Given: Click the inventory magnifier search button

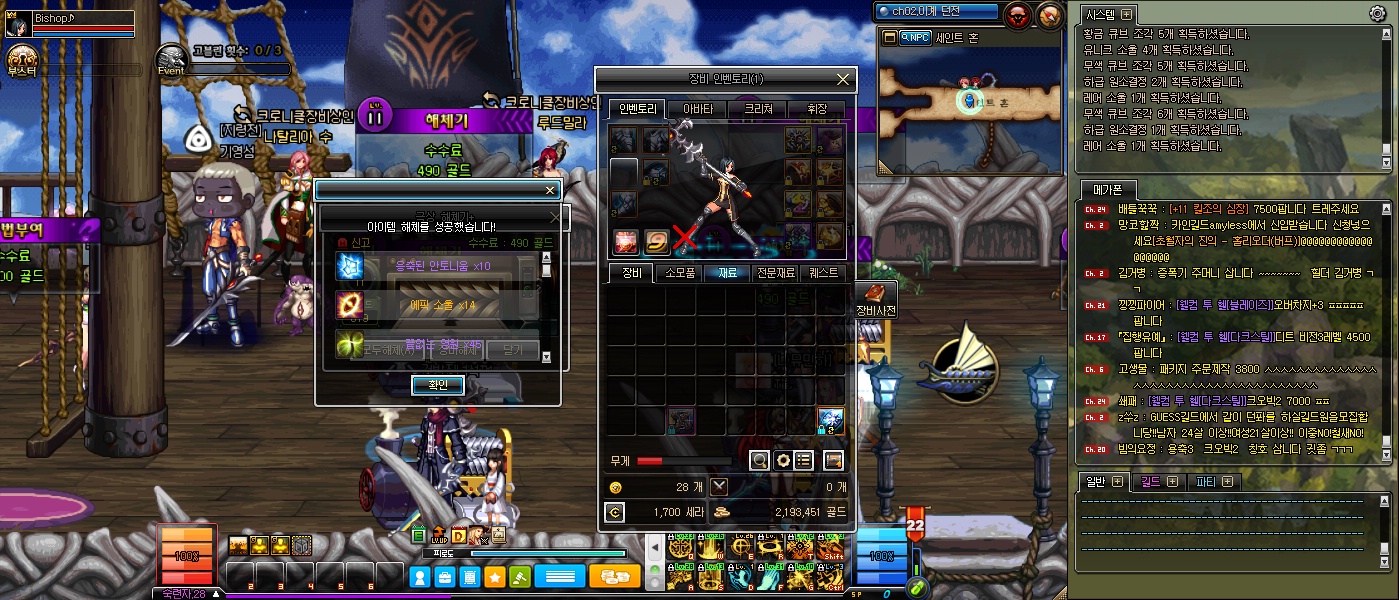Looking at the screenshot, I should (x=759, y=460).
